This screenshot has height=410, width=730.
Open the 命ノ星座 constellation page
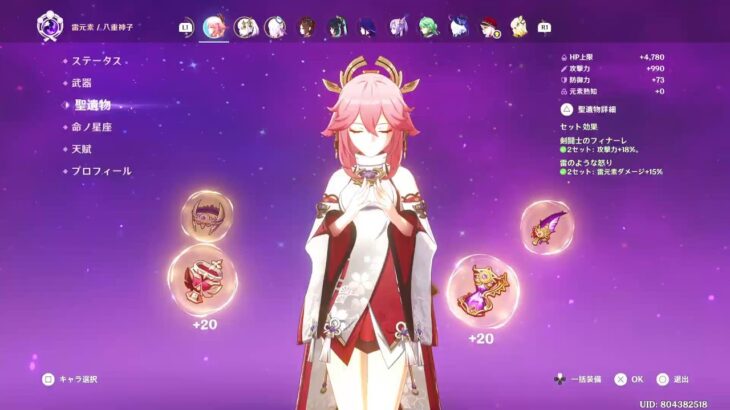tap(91, 127)
